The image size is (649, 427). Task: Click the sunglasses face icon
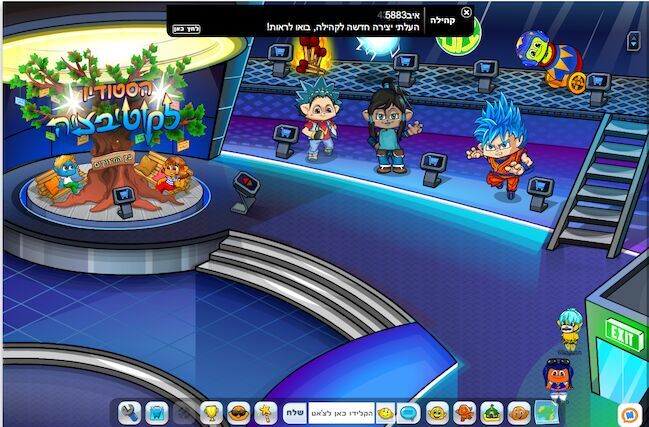click(239, 412)
